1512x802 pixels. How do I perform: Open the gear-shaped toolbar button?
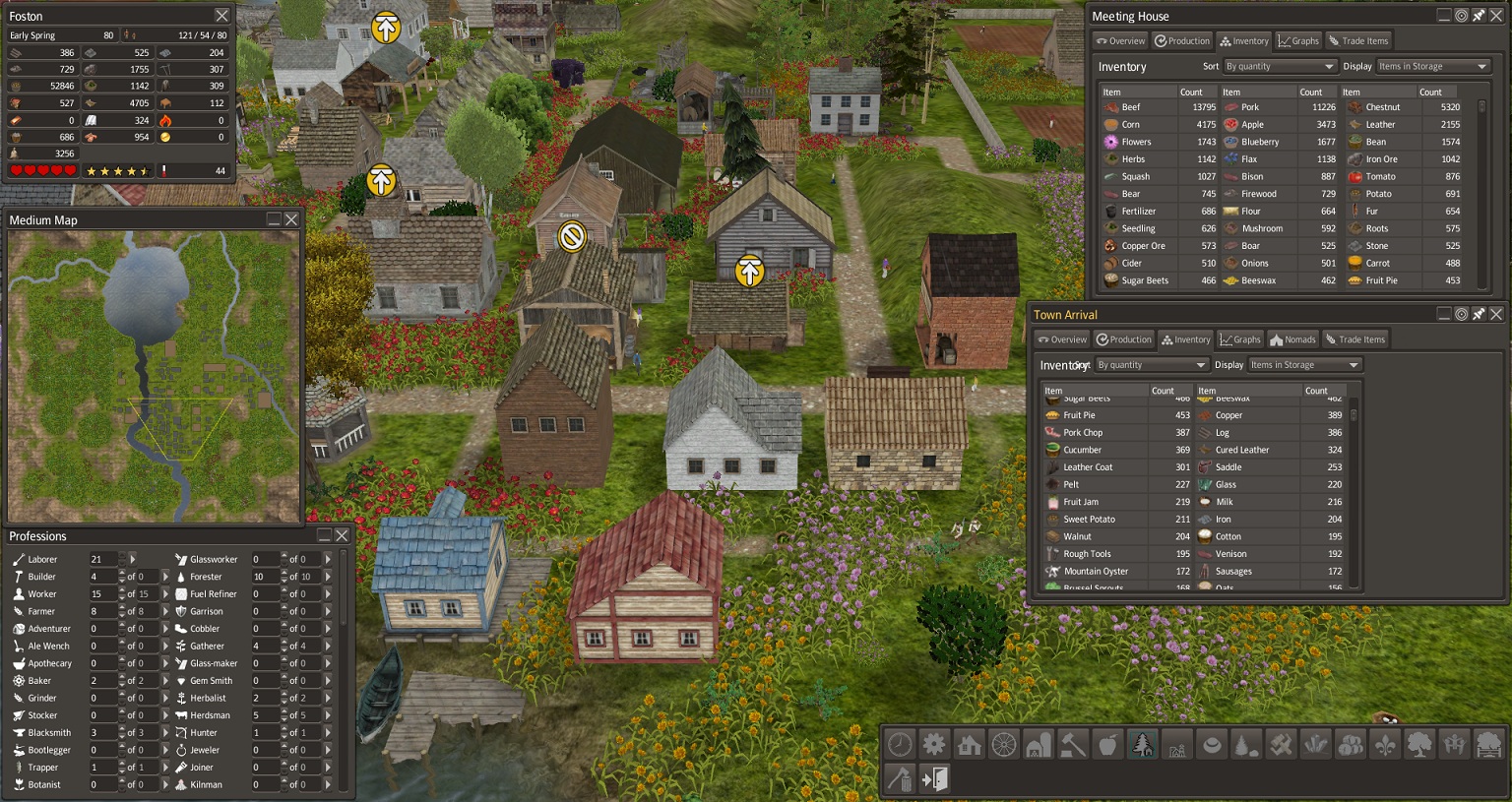click(934, 745)
